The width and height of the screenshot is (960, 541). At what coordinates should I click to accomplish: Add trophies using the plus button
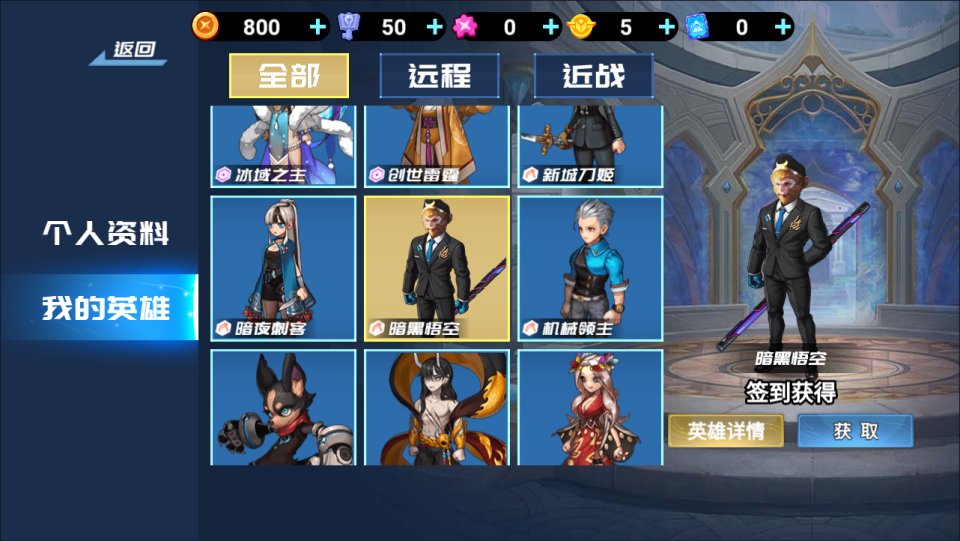tap(434, 27)
